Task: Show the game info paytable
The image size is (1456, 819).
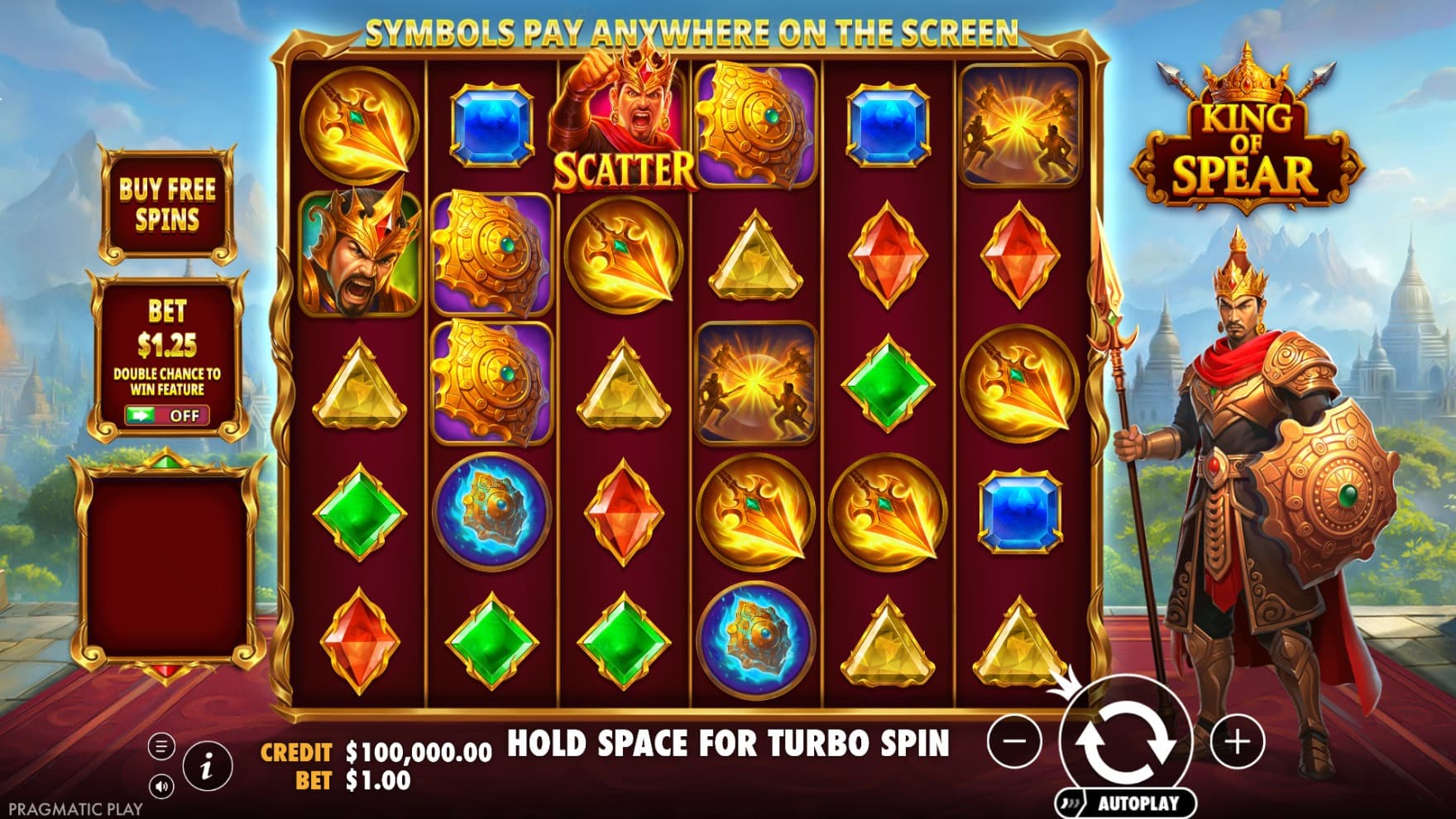Action: 206,767
